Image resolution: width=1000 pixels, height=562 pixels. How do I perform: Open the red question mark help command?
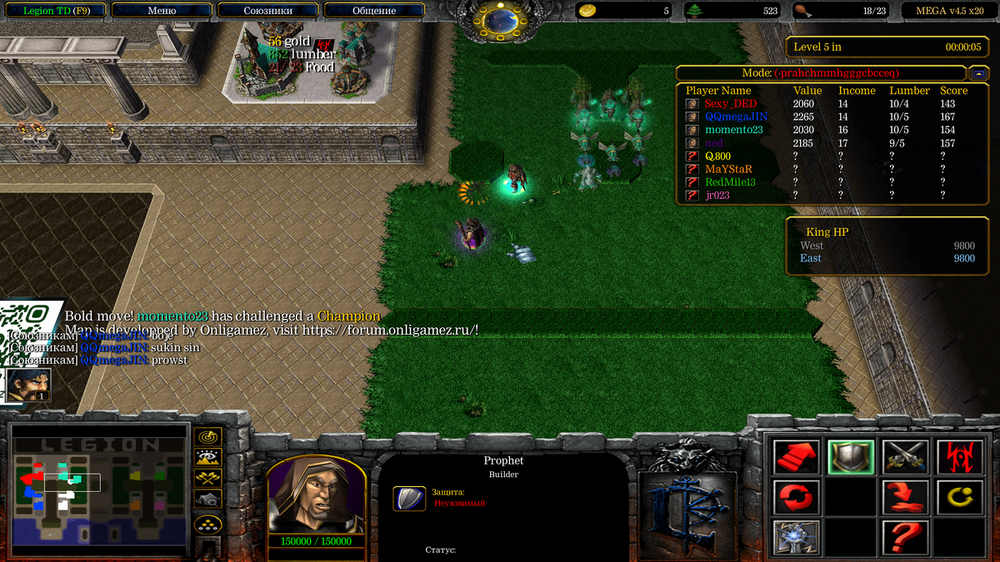tap(906, 537)
